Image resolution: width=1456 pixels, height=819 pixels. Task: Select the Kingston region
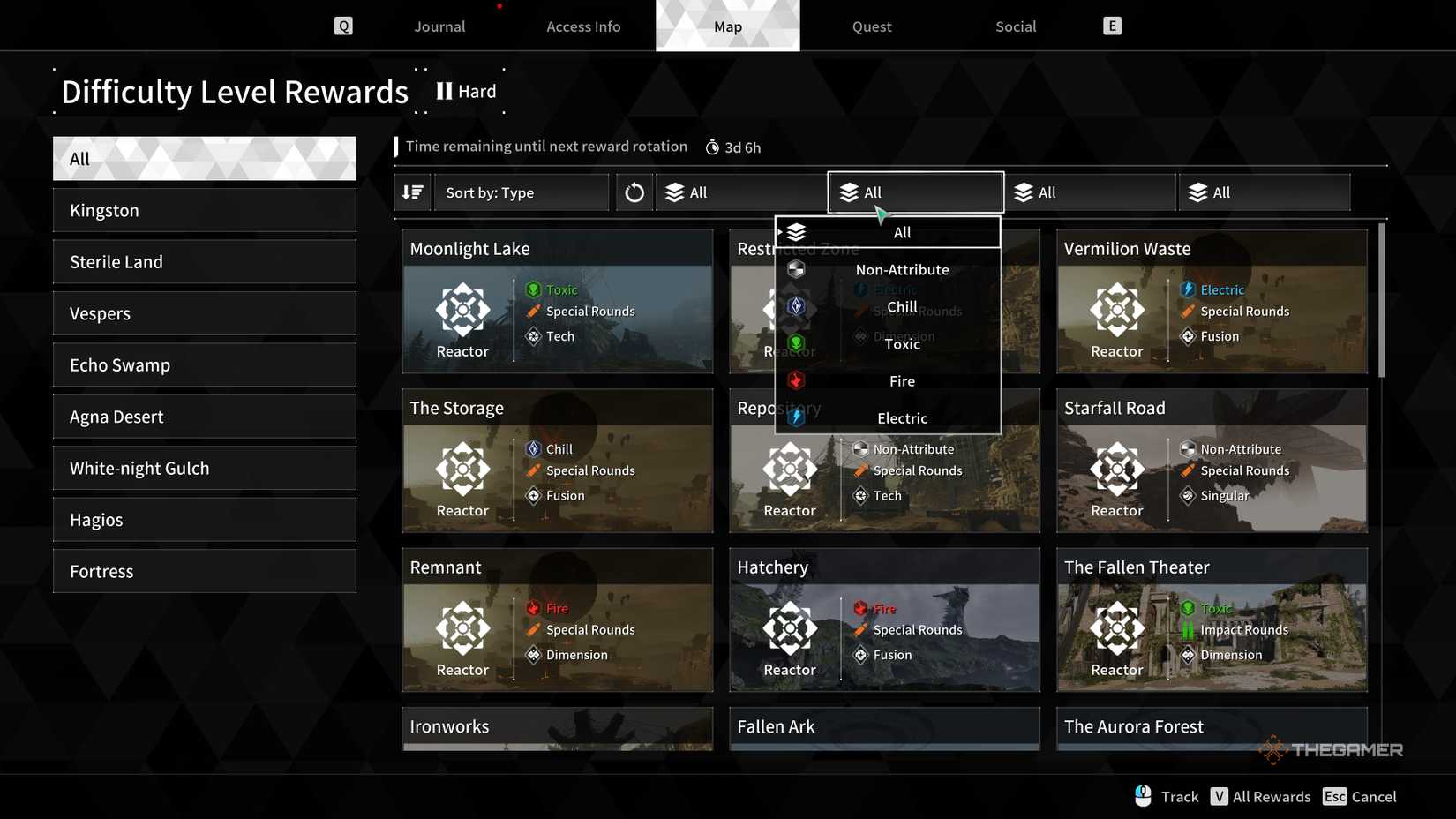click(x=204, y=210)
